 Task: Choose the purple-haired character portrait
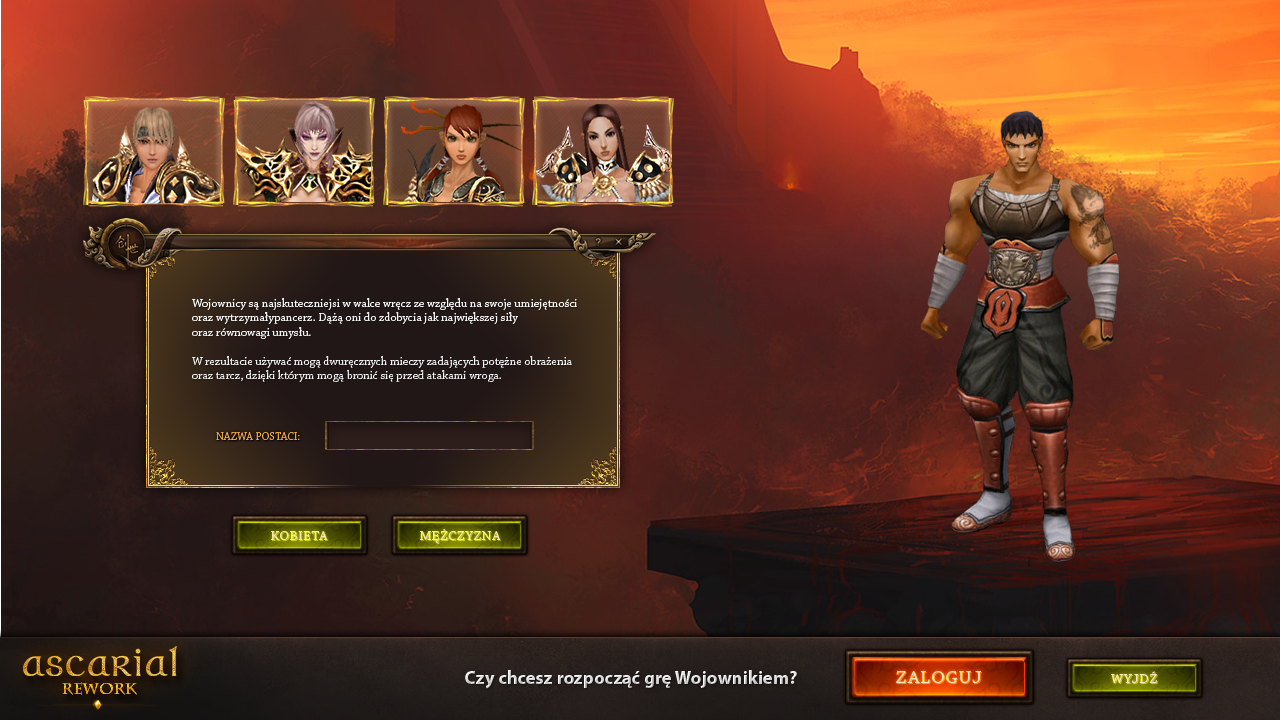point(304,152)
